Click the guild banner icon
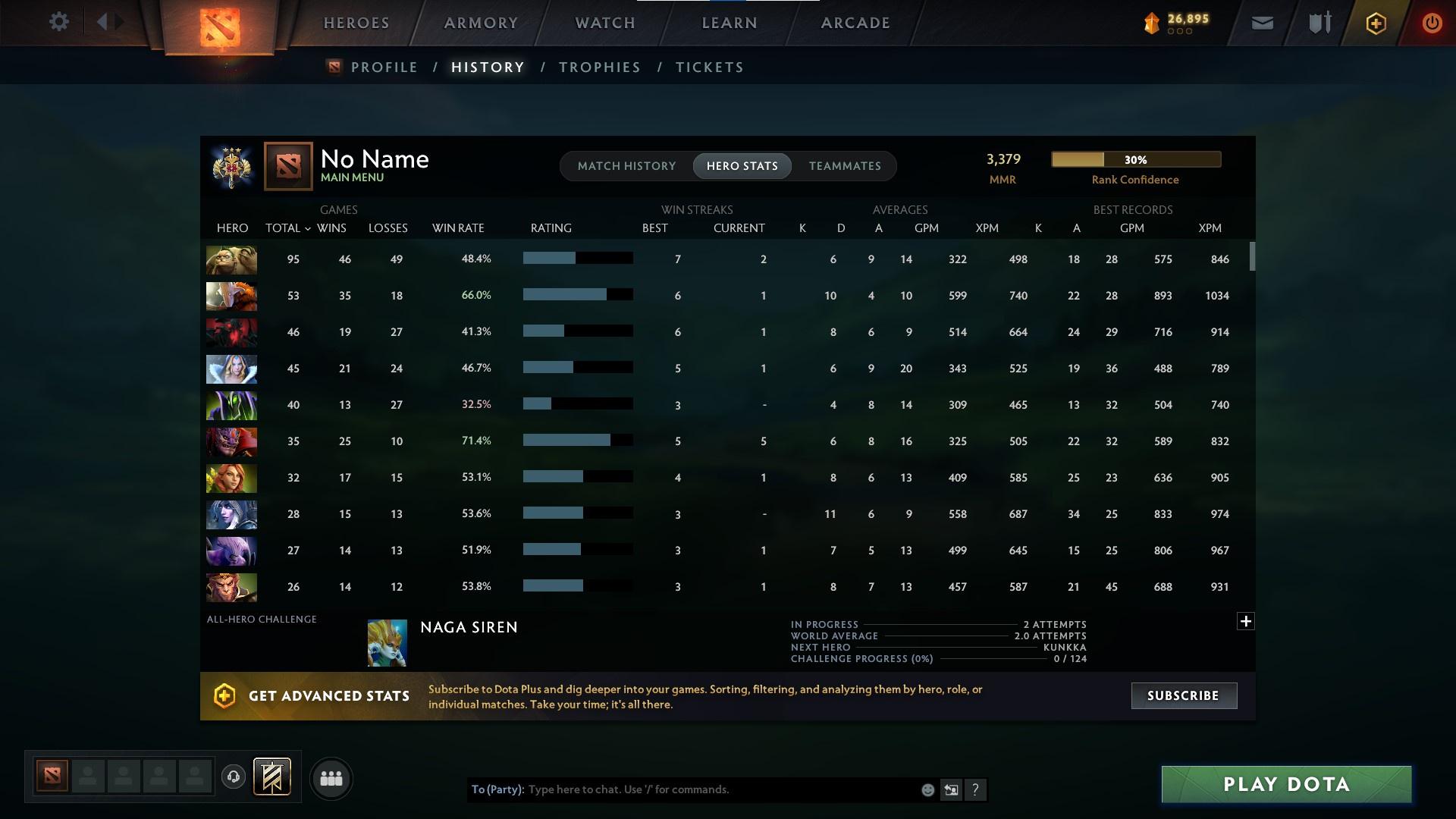Image resolution: width=1456 pixels, height=819 pixels. tap(271, 778)
